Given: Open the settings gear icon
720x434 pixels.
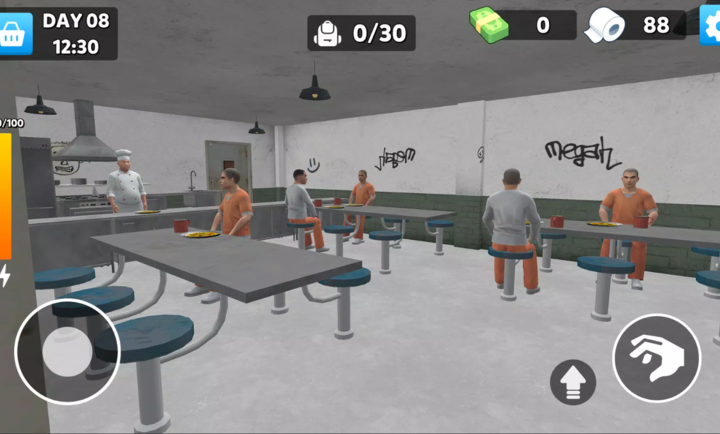Looking at the screenshot, I should point(710,25).
